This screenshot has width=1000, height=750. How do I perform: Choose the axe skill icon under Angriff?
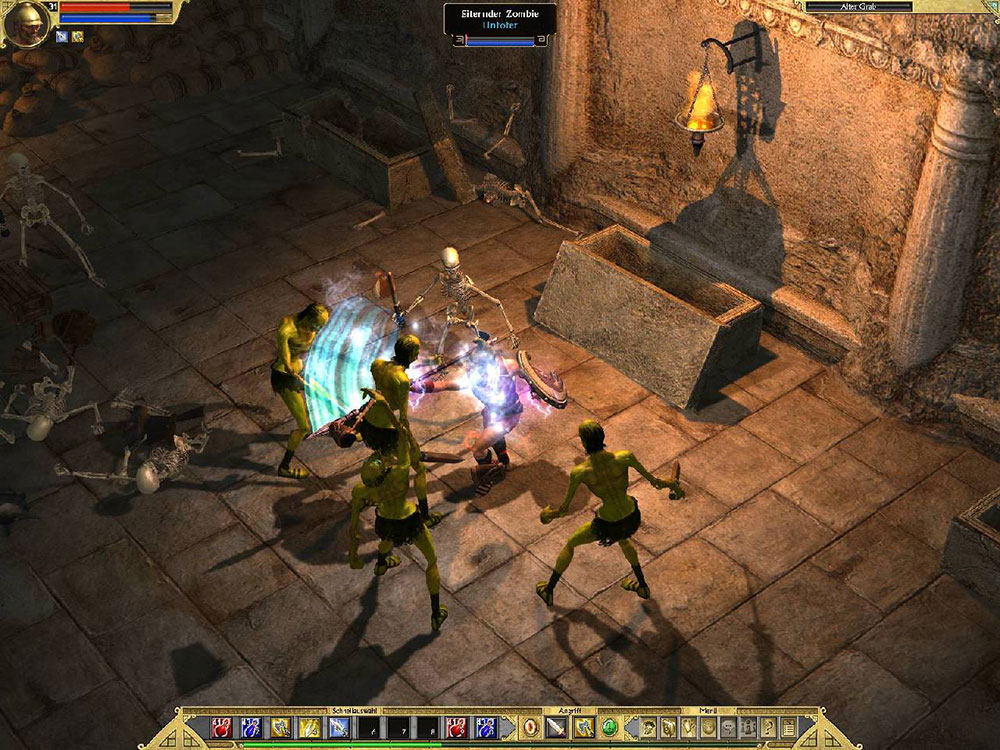pos(583,727)
